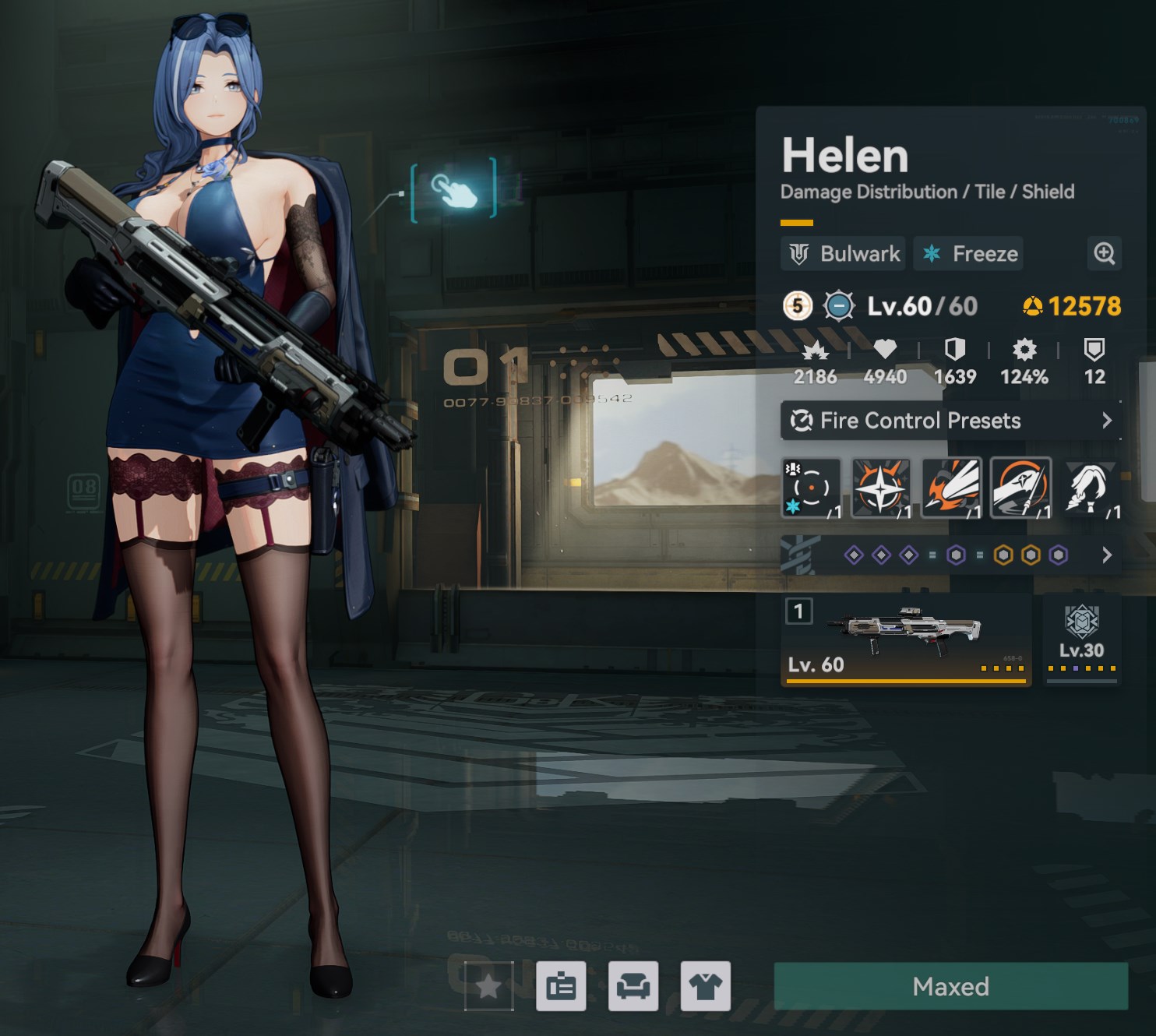The height and width of the screenshot is (1036, 1156).
Task: Click the magnifier details button
Action: coord(1104,253)
